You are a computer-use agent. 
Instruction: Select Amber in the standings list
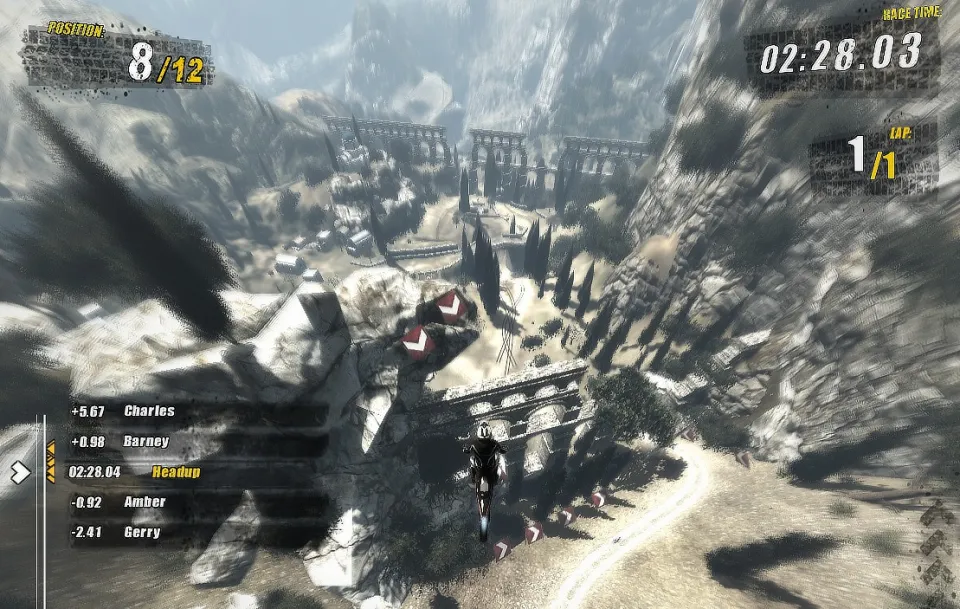click(x=144, y=502)
